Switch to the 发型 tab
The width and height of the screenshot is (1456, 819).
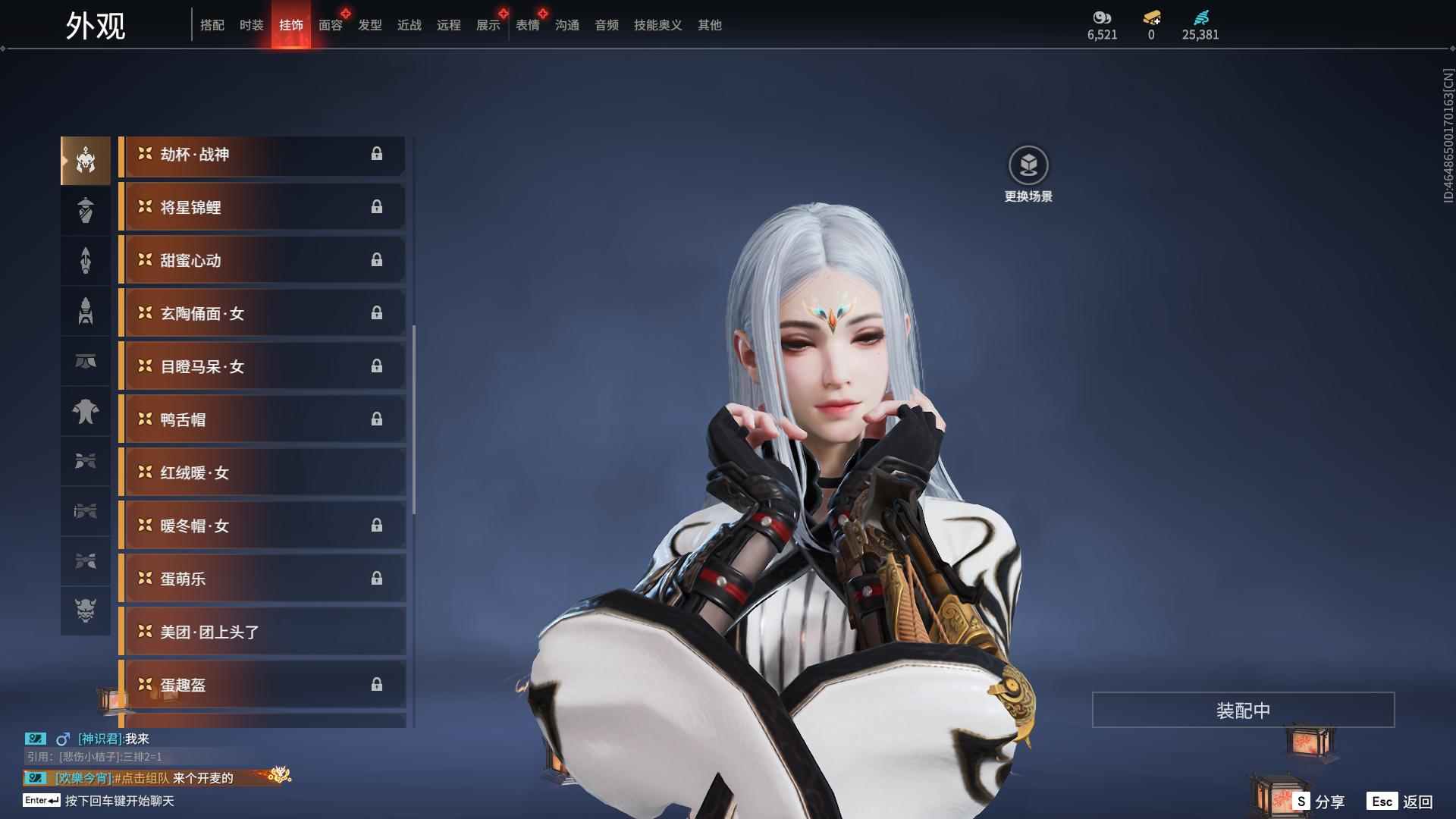[369, 25]
